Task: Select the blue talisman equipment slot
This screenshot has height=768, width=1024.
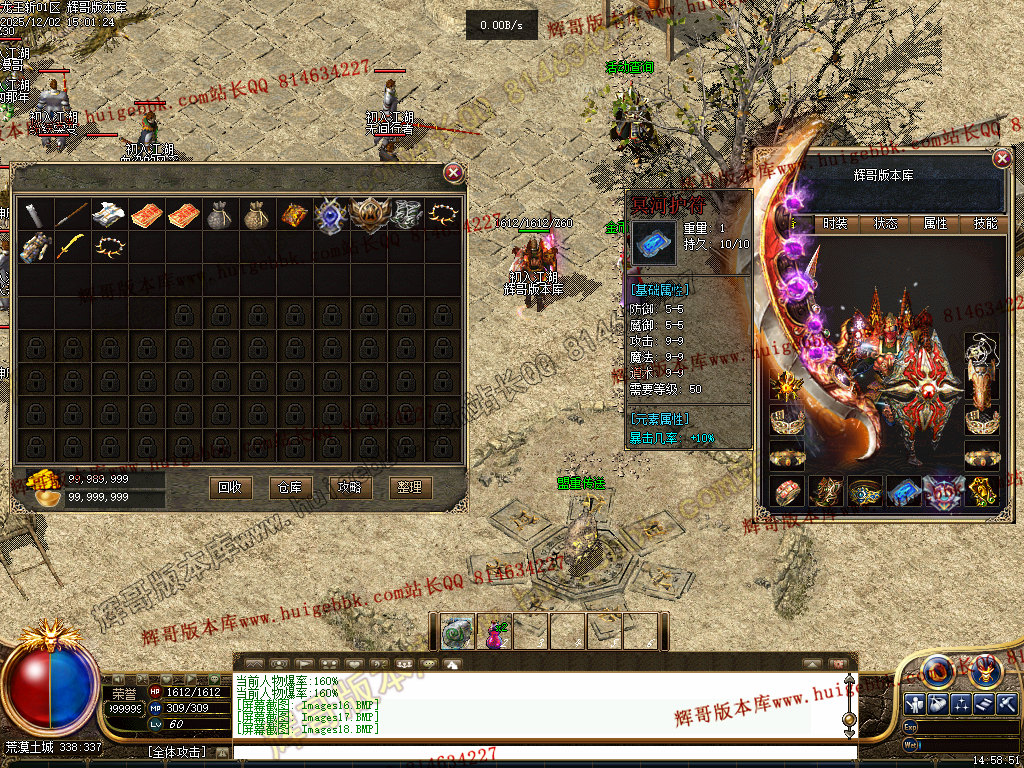Action: (905, 491)
